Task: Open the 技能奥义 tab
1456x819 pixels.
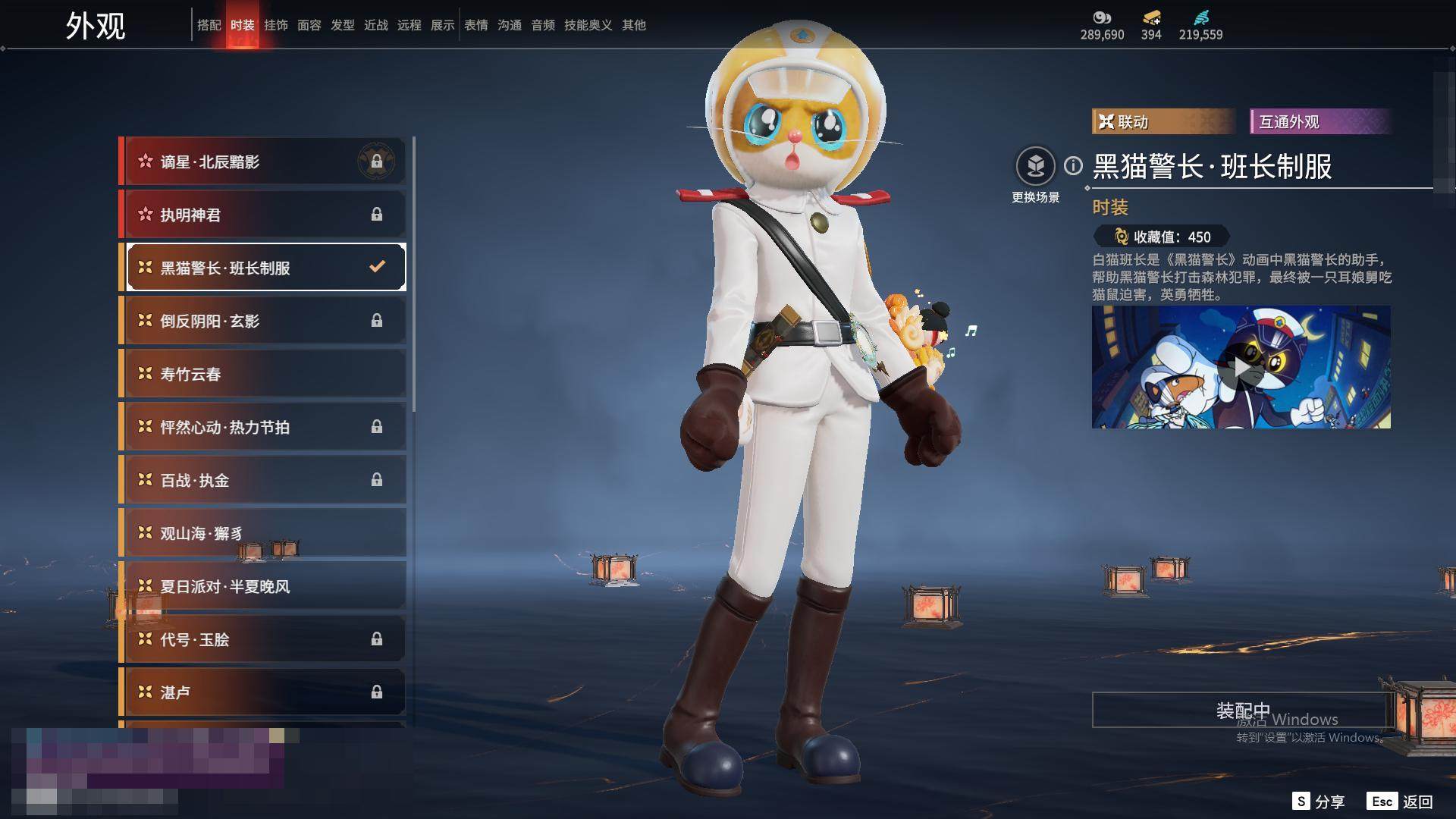Action: [588, 25]
